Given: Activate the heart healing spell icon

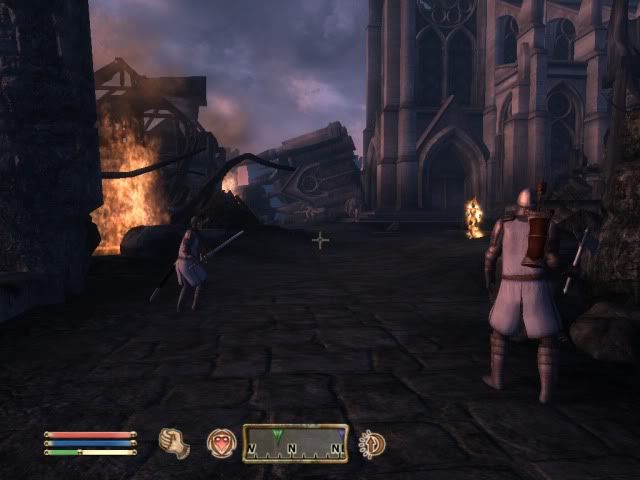Looking at the screenshot, I should click(x=220, y=442).
